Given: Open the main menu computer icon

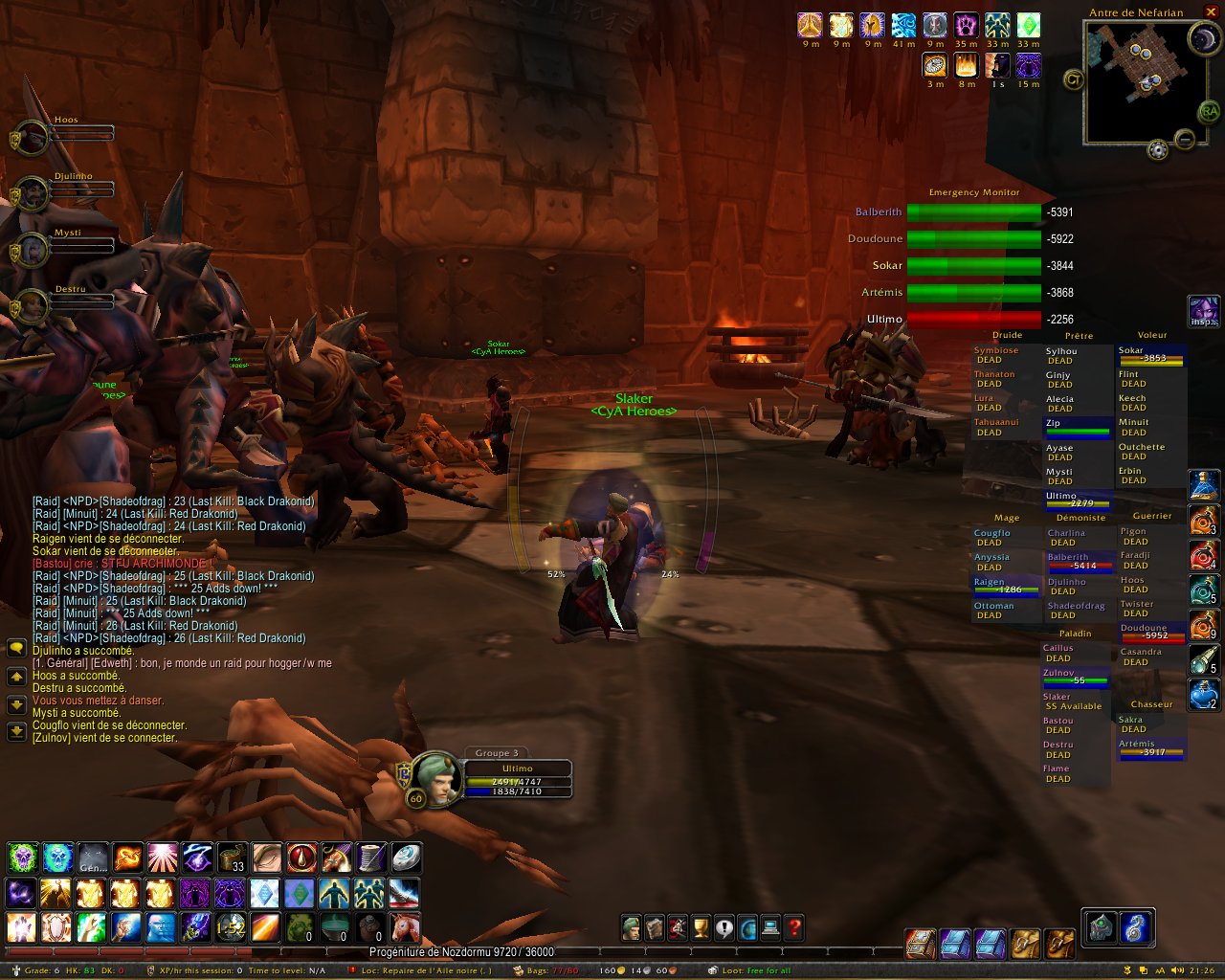Looking at the screenshot, I should click(770, 927).
